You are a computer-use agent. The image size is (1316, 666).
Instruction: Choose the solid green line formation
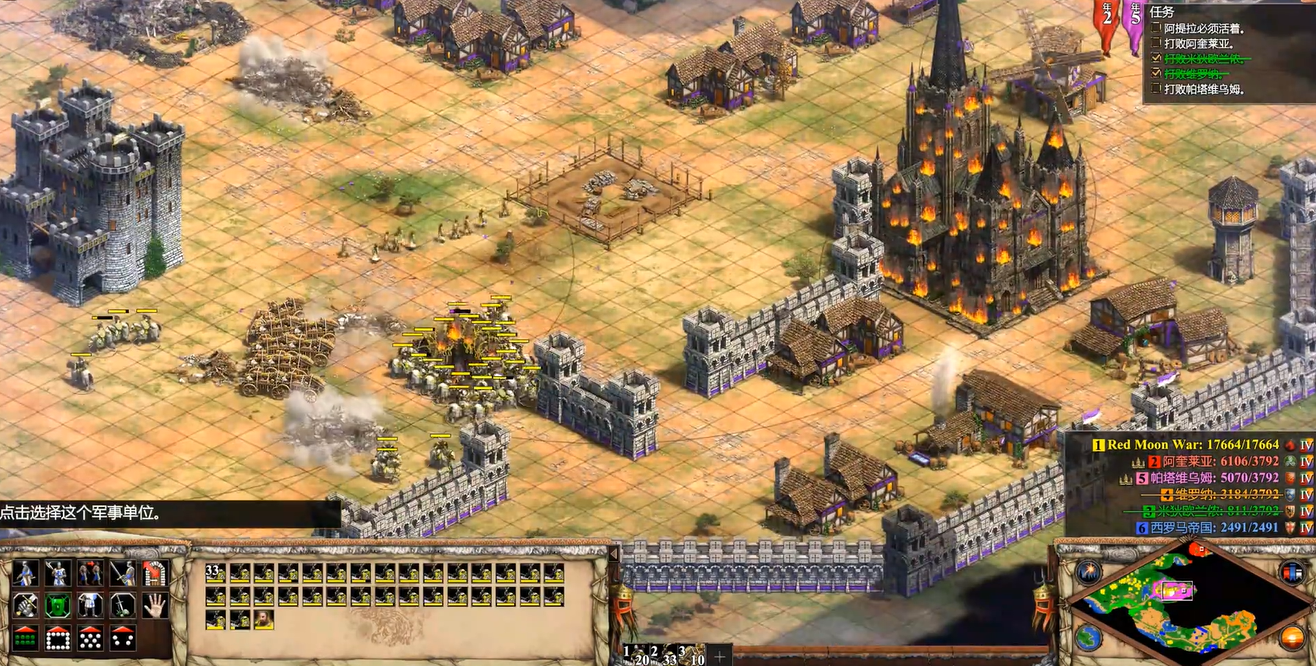coord(27,638)
